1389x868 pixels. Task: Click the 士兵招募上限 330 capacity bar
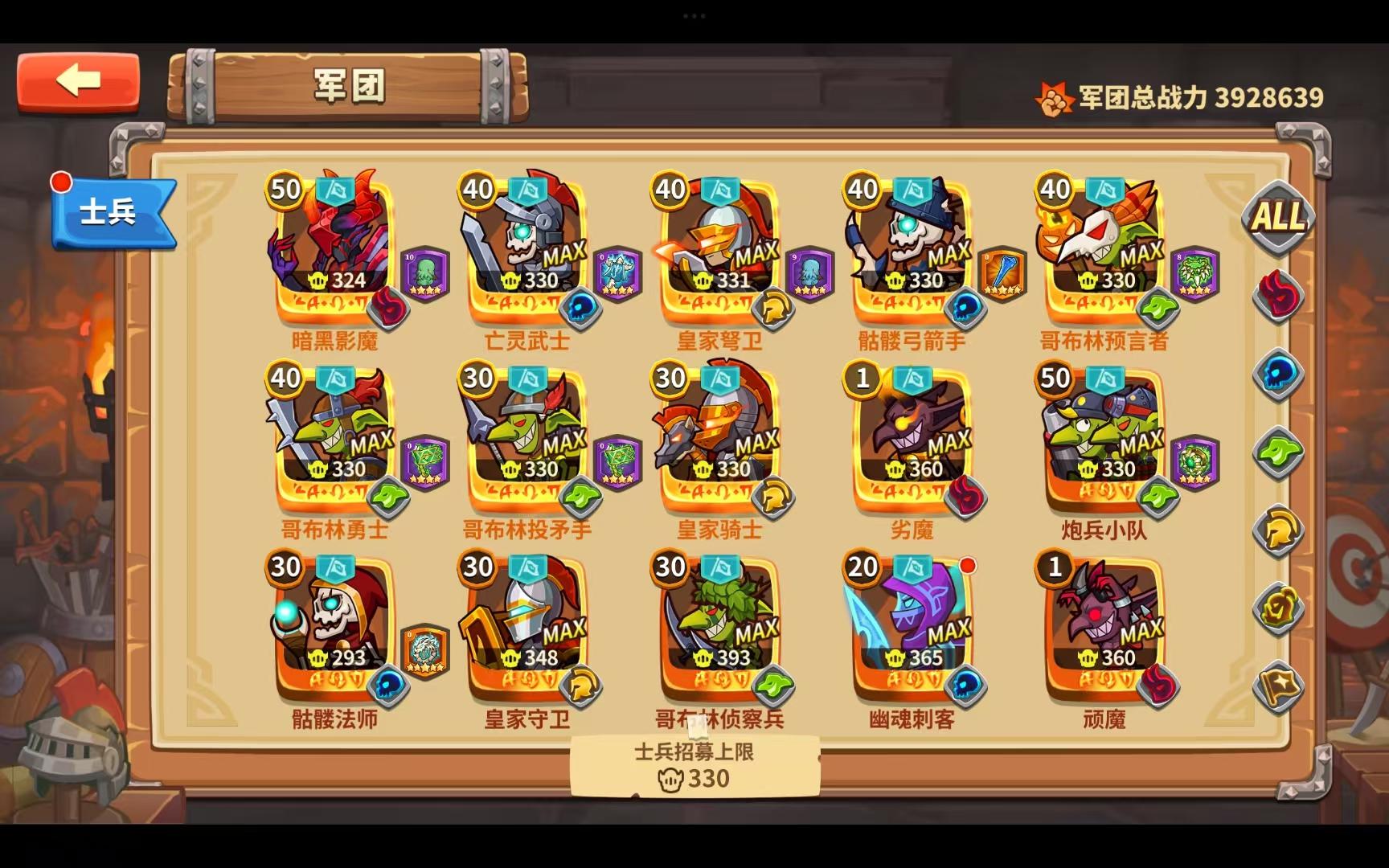693,765
